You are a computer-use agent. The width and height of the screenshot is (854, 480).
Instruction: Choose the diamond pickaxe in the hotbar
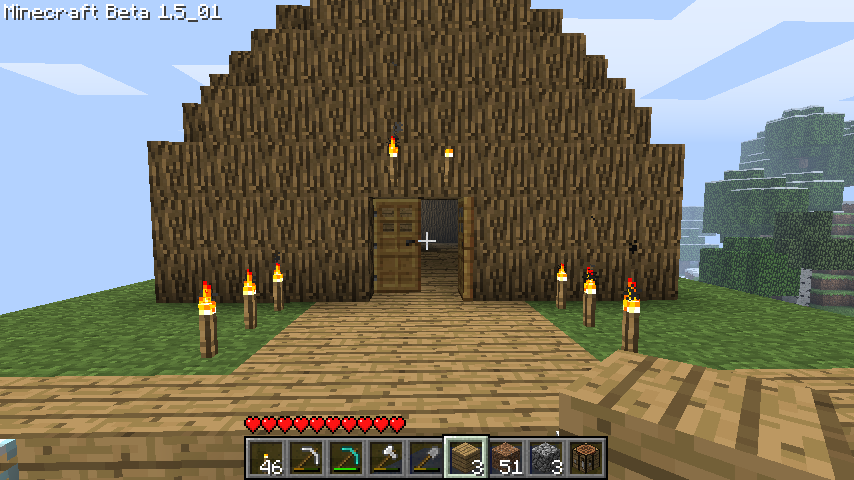[346, 458]
